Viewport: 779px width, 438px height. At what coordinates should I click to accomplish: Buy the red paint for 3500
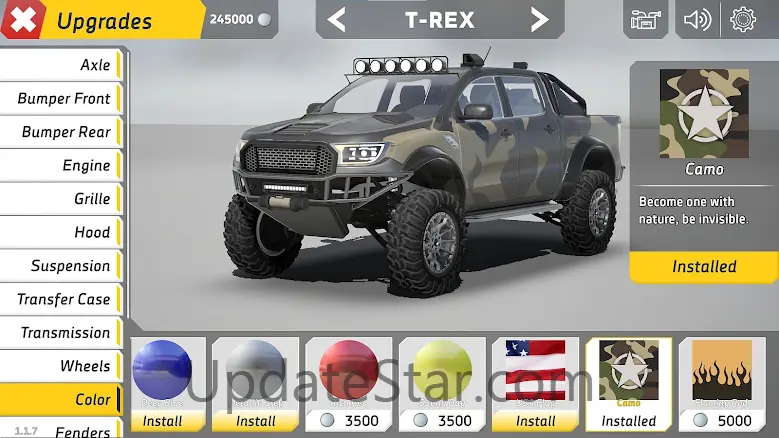(349, 420)
